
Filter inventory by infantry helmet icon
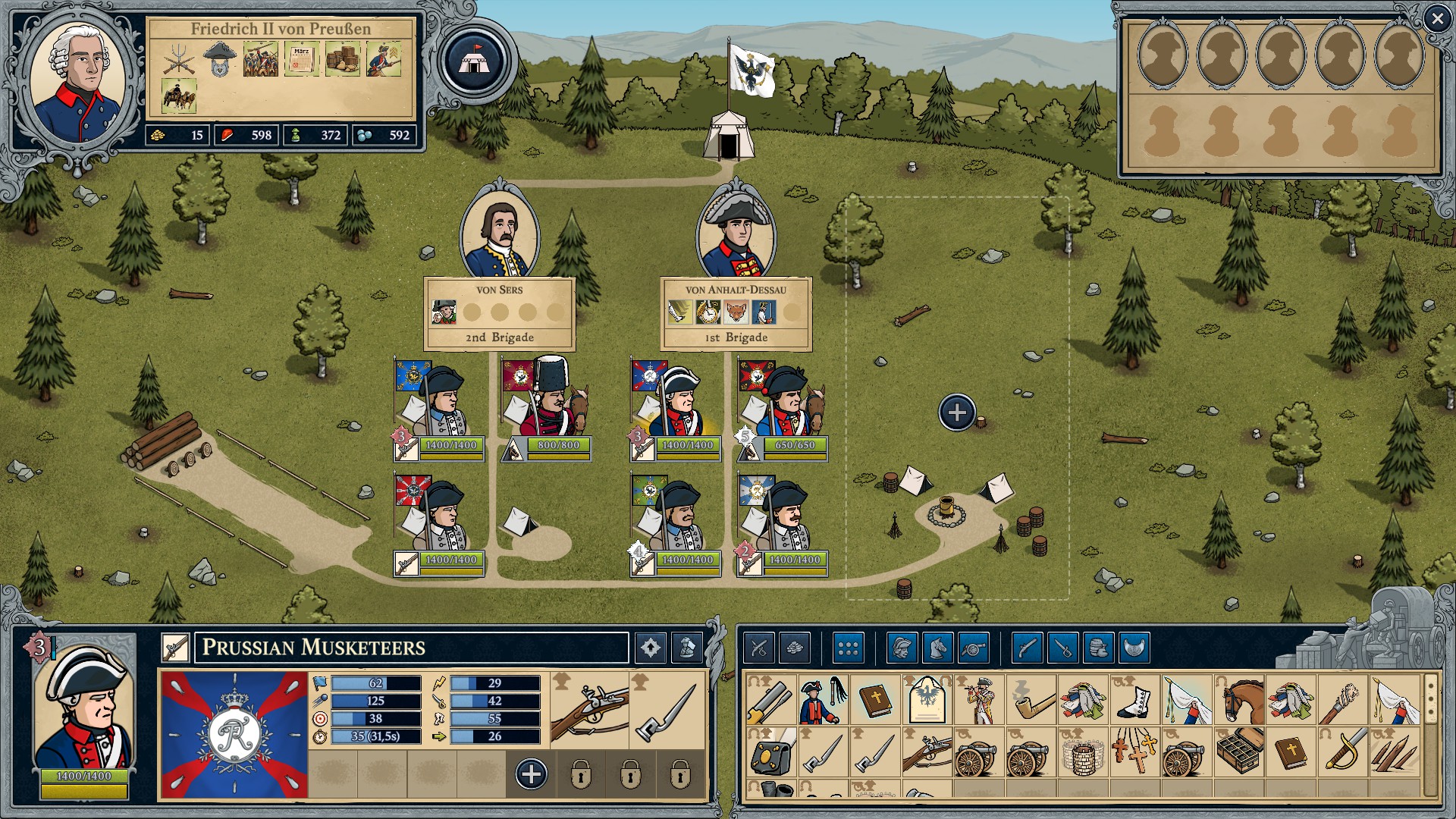point(902,648)
